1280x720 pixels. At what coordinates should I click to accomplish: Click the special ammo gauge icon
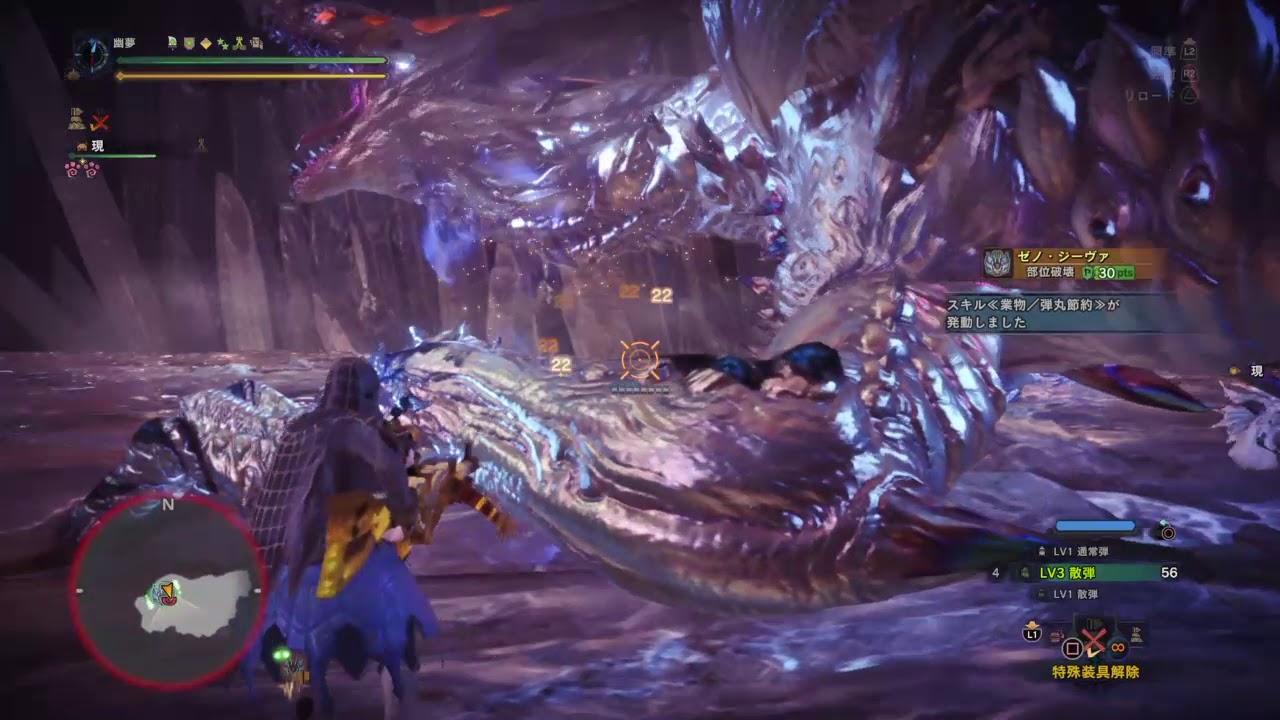coord(1166,532)
